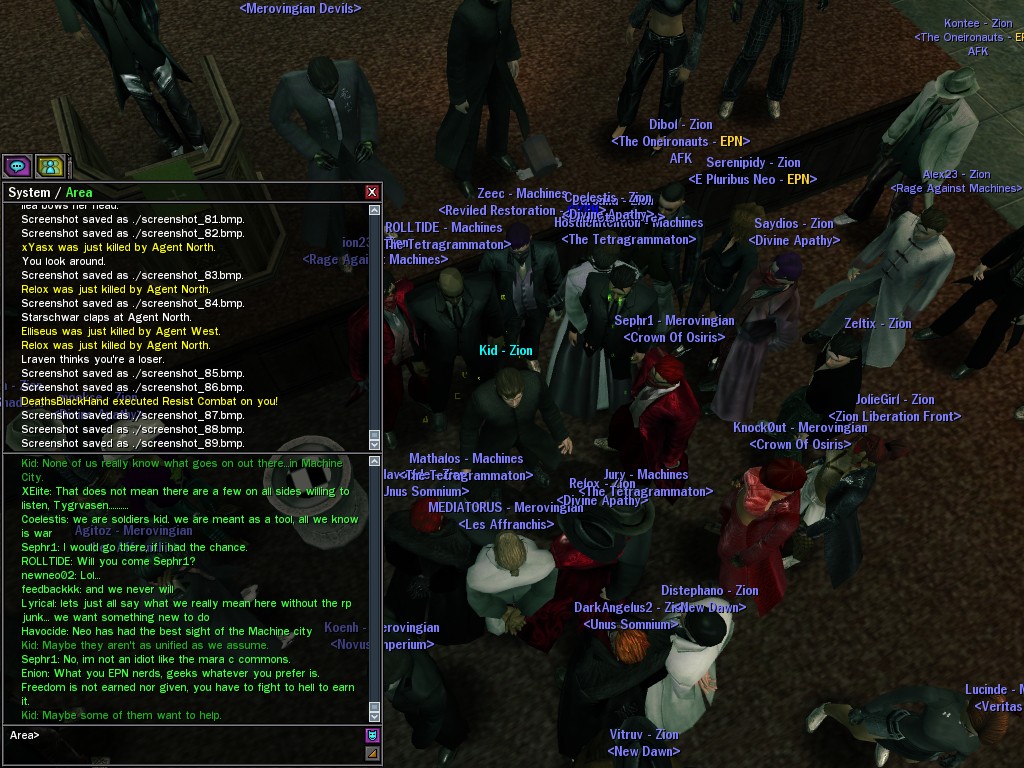This screenshot has height=768, width=1024.
Task: Open the purple speech bubble chat icon
Action: [x=17, y=166]
